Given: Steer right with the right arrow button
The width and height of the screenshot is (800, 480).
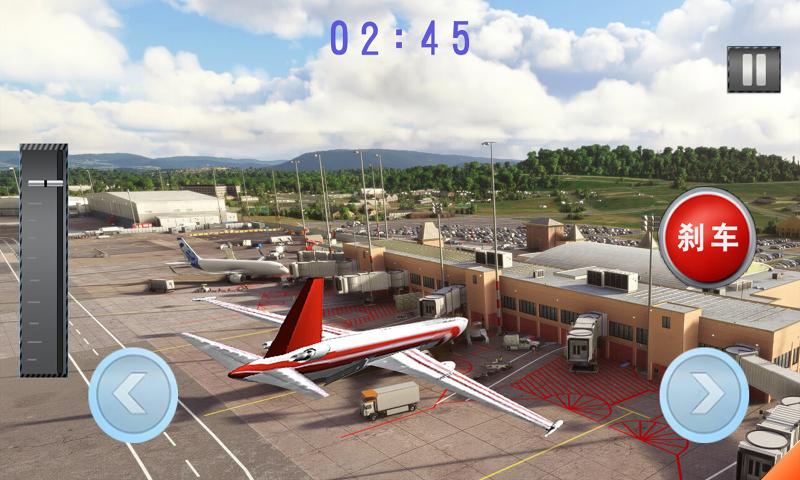Looking at the screenshot, I should click(x=705, y=395).
